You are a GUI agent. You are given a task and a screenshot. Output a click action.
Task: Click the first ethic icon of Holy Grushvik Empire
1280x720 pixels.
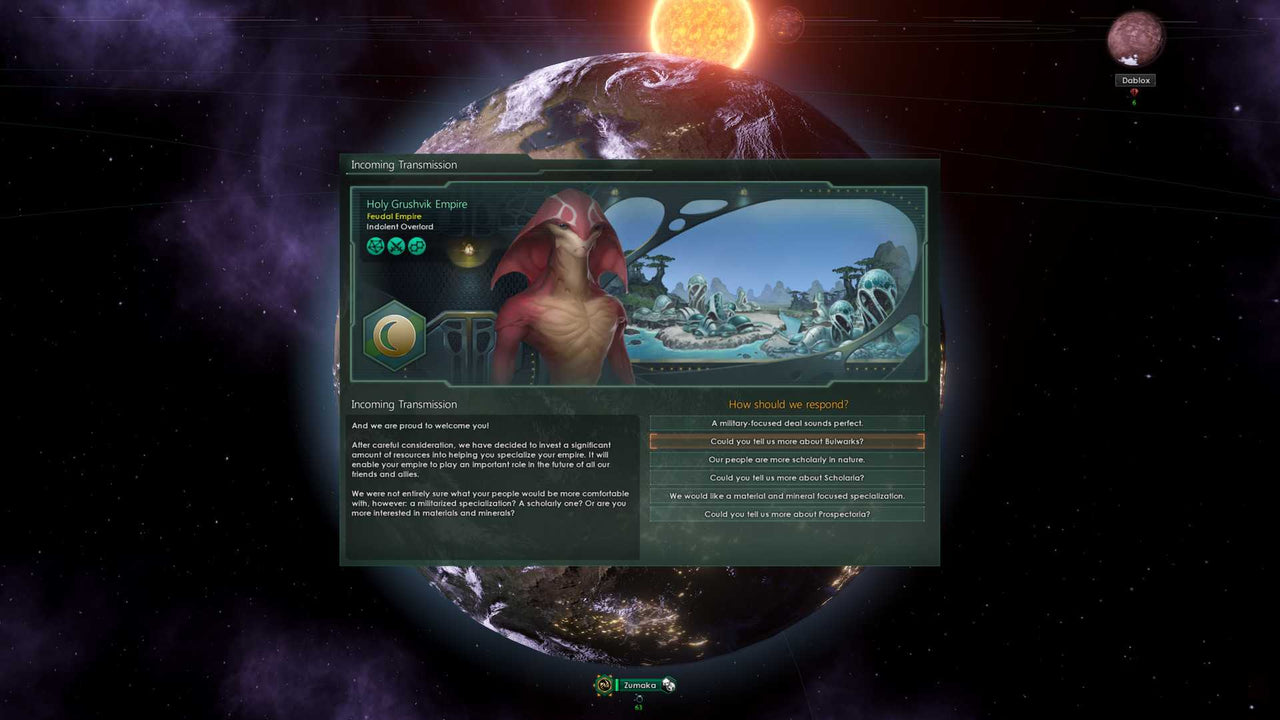(375, 246)
